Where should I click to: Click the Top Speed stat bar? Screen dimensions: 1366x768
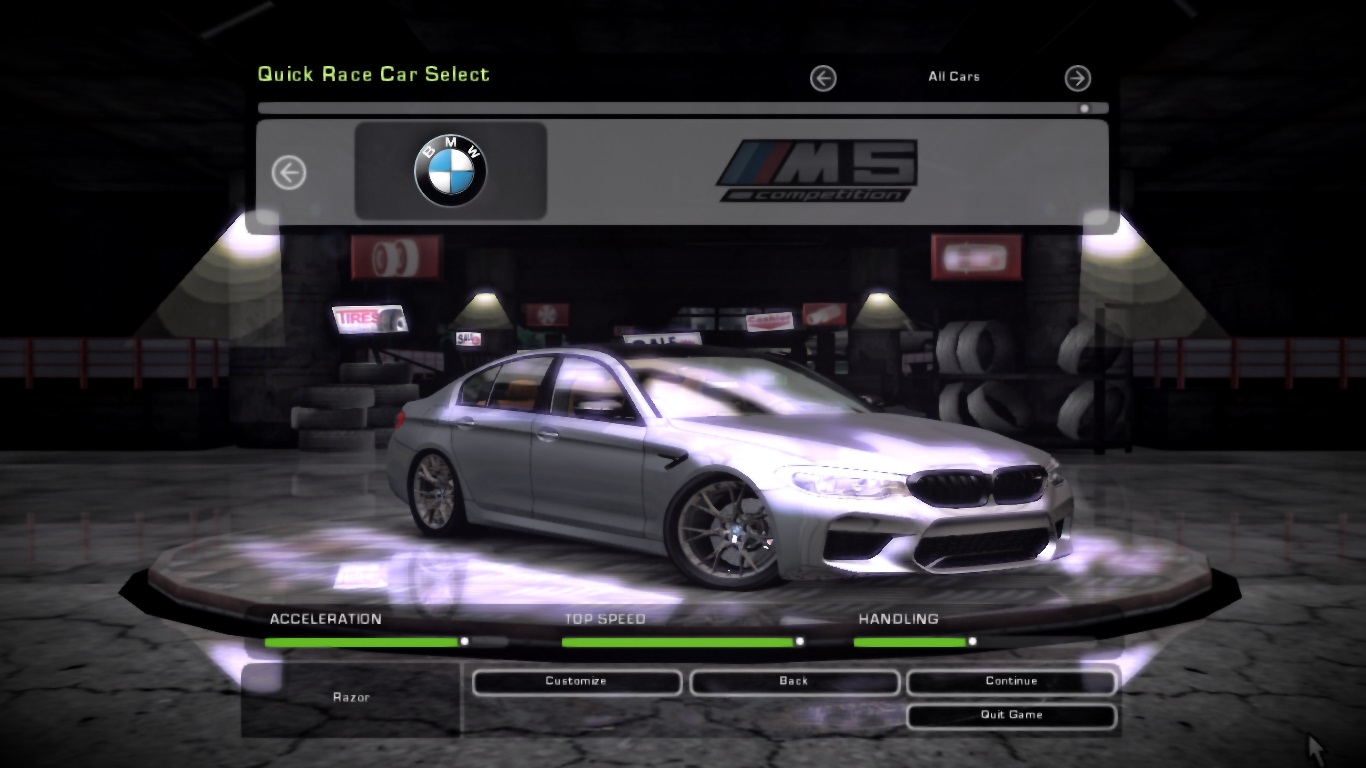click(680, 643)
